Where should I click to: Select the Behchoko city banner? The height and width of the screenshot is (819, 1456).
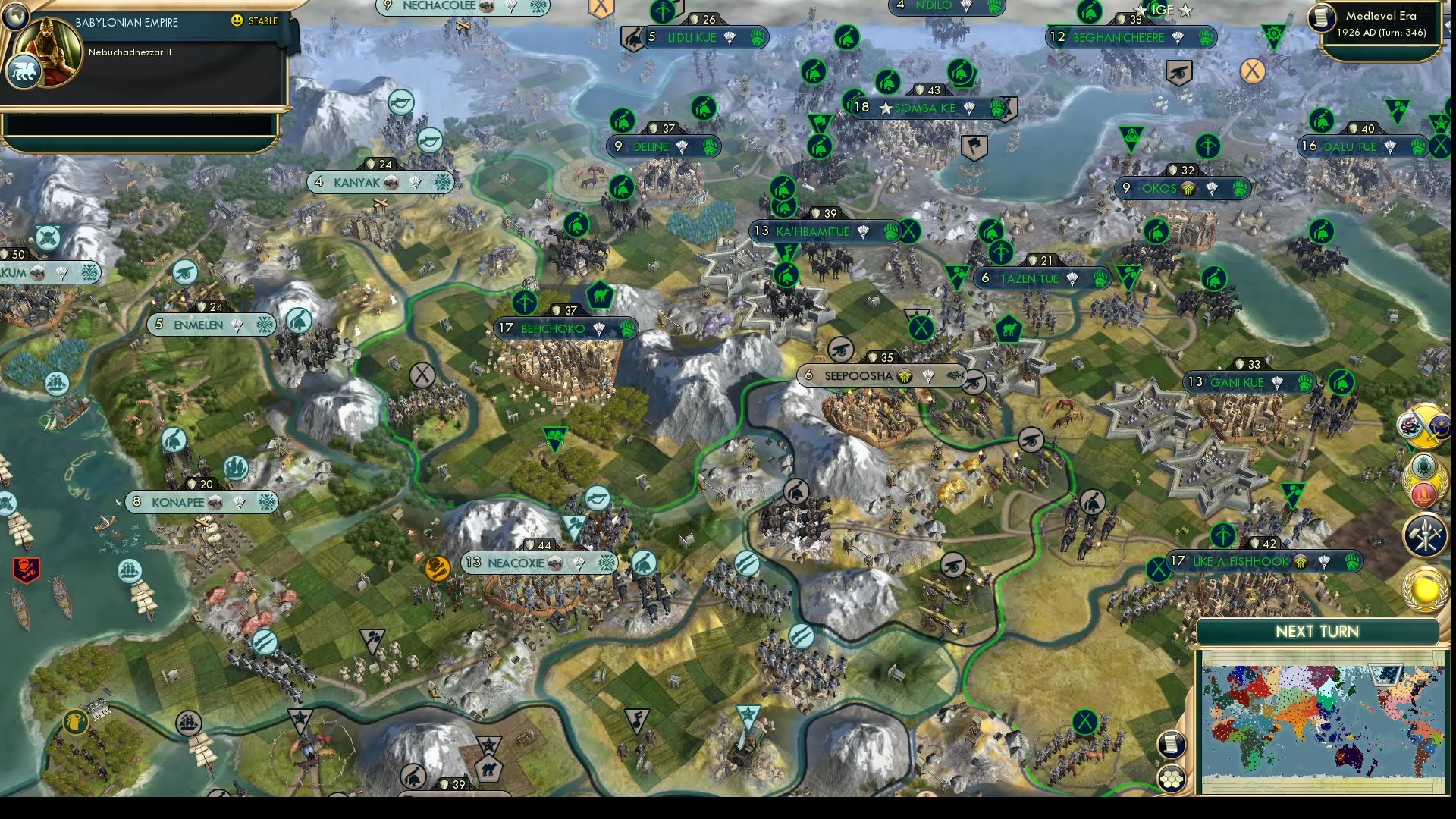(565, 328)
